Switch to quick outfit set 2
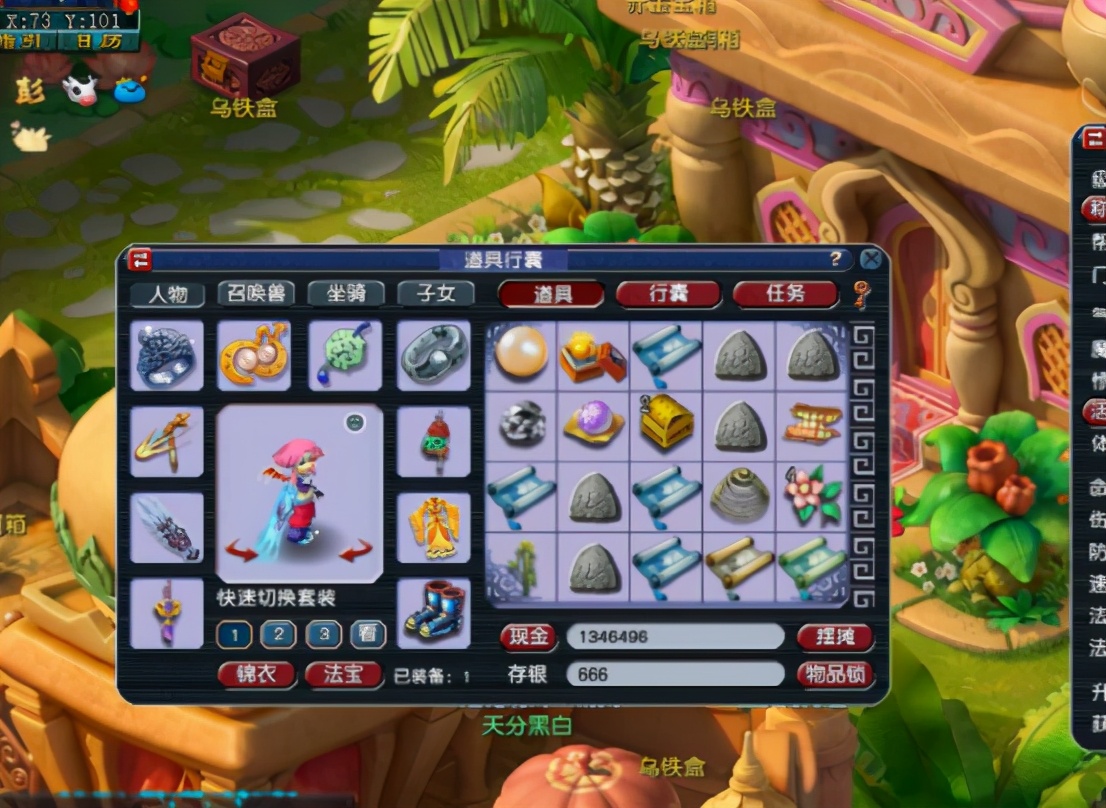 point(278,634)
